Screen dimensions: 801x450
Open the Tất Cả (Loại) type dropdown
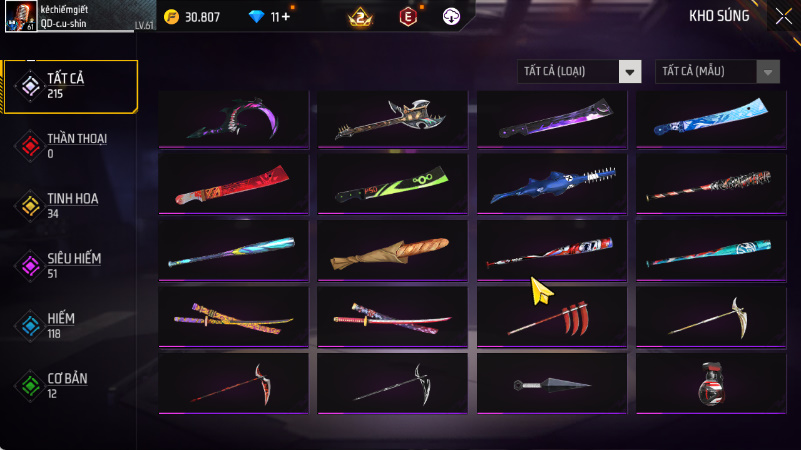[579, 71]
